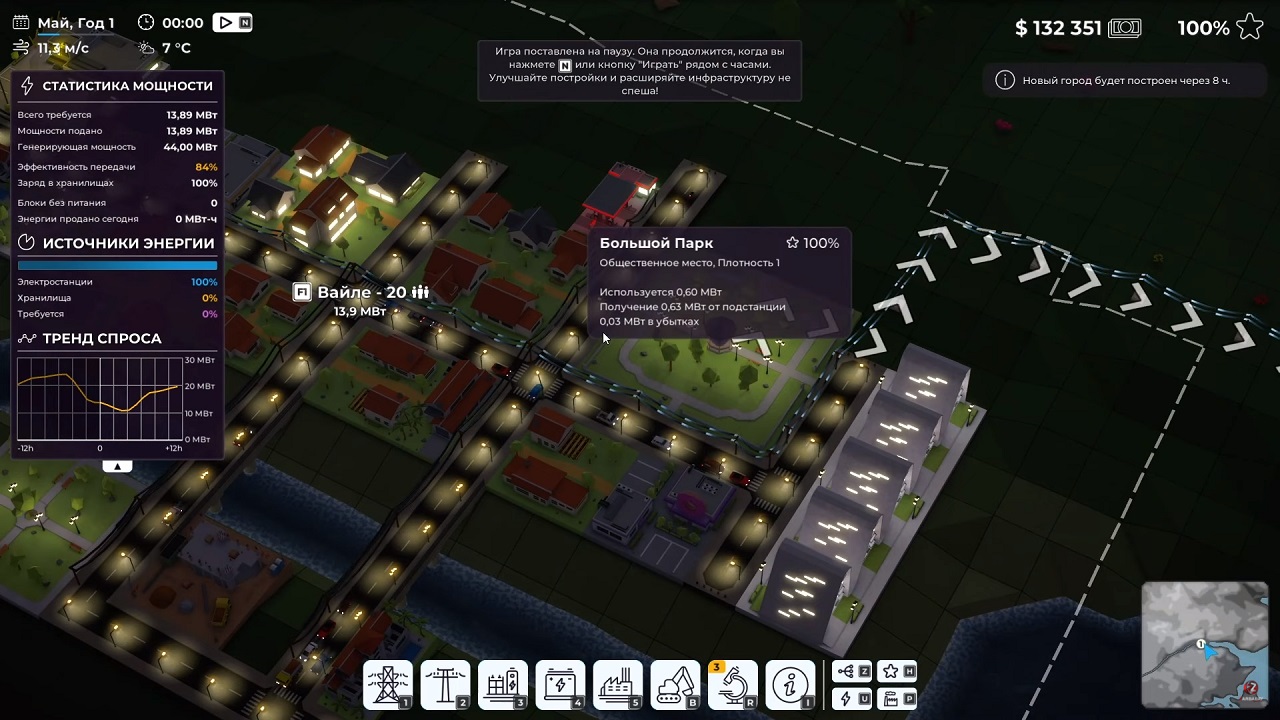
Task: Show the info panel with the i icon
Action: [790, 686]
